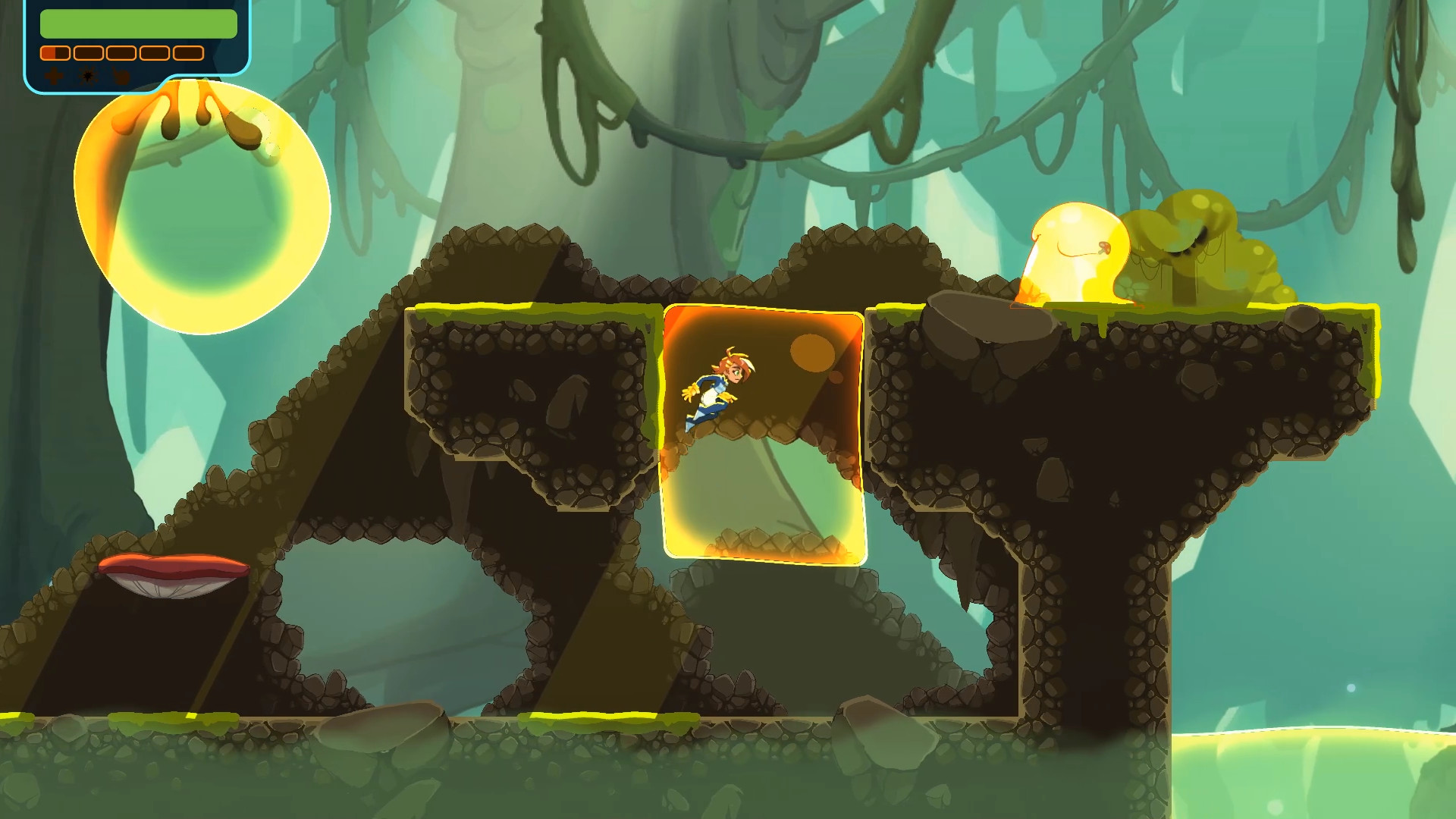Image resolution: width=1456 pixels, height=819 pixels.
Task: Click the last empty ammo segment
Action: (x=190, y=53)
